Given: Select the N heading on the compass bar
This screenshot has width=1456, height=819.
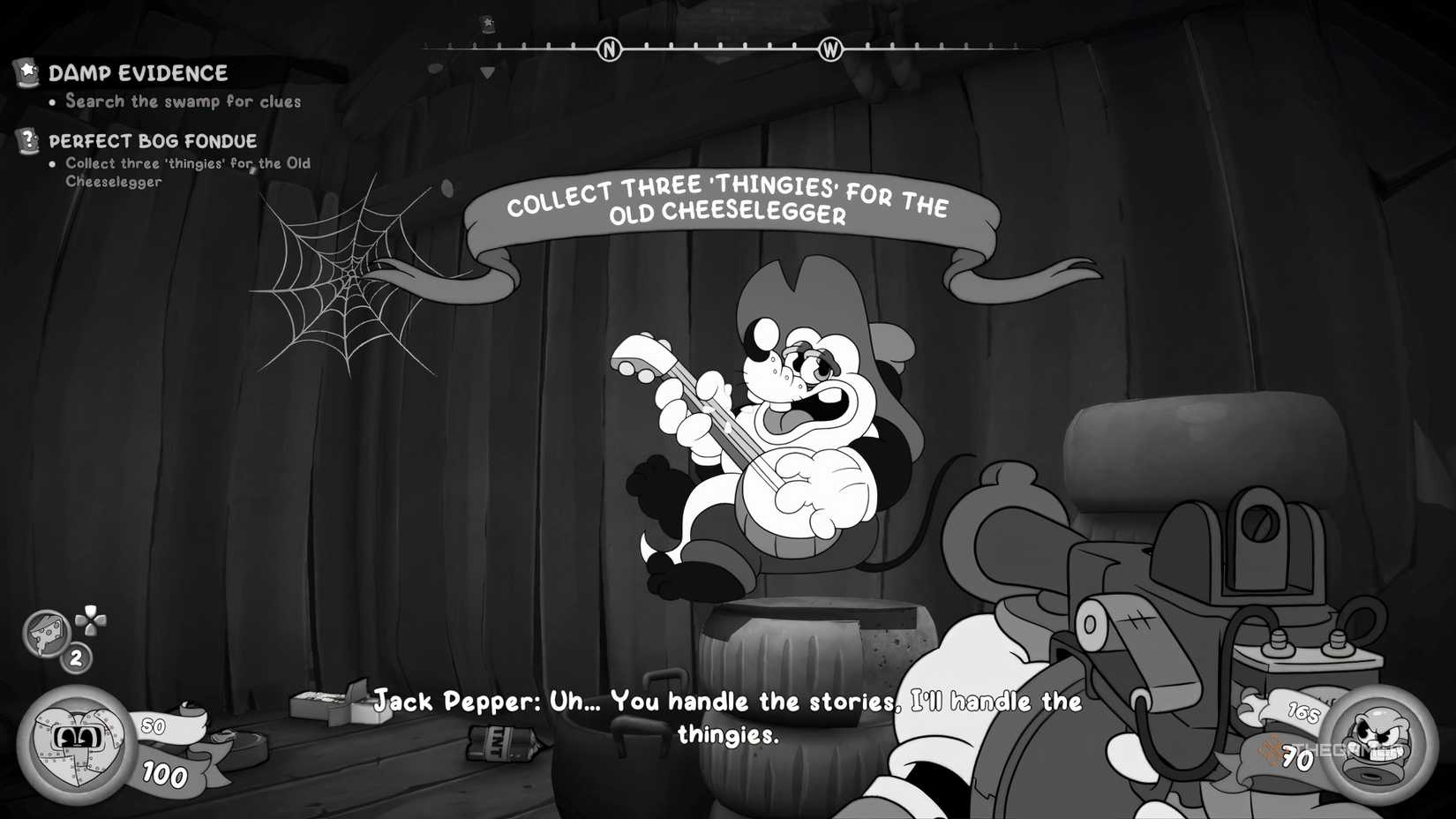Looking at the screenshot, I should tap(608, 49).
